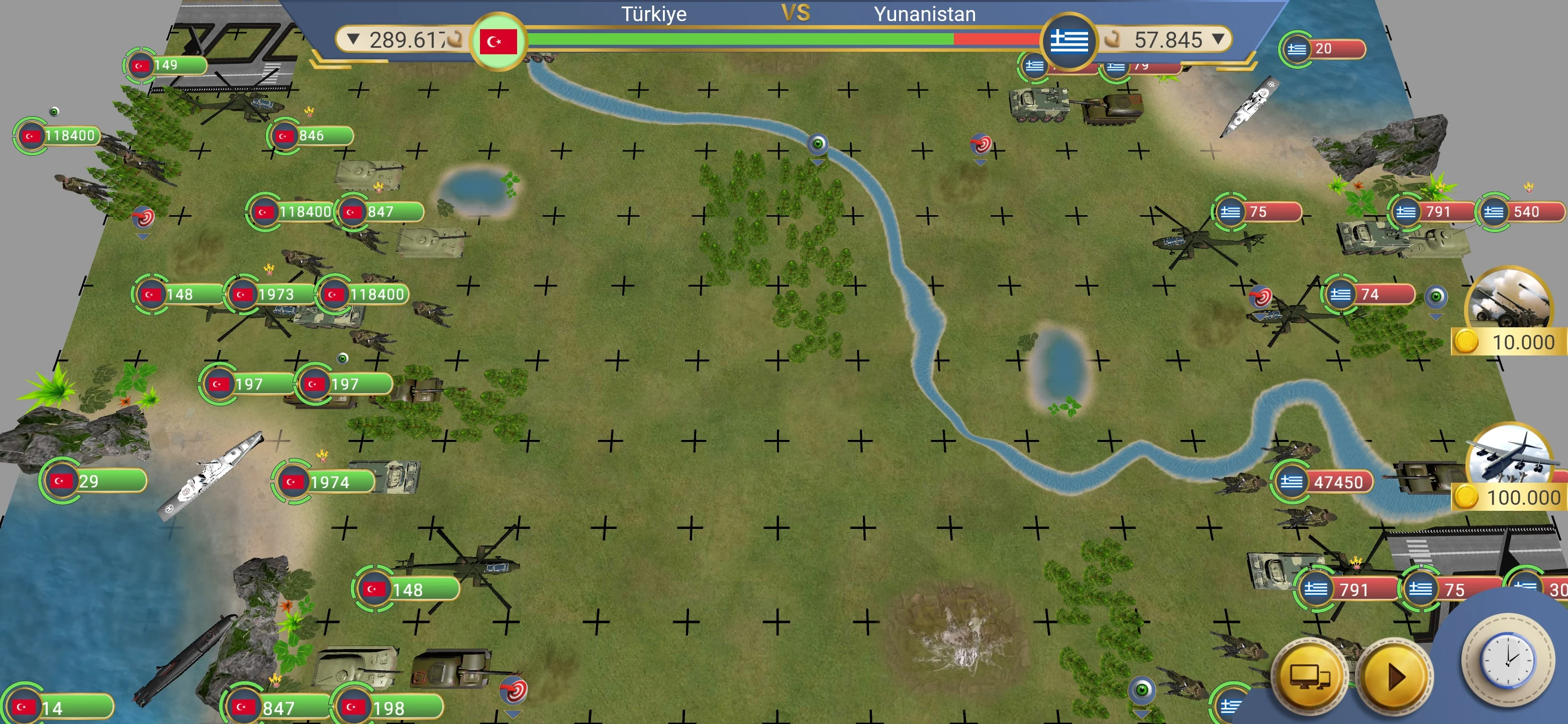Expand the Yunanistan power dropdown arrow
Image resolution: width=1568 pixels, height=724 pixels.
pyautogui.click(x=1217, y=40)
